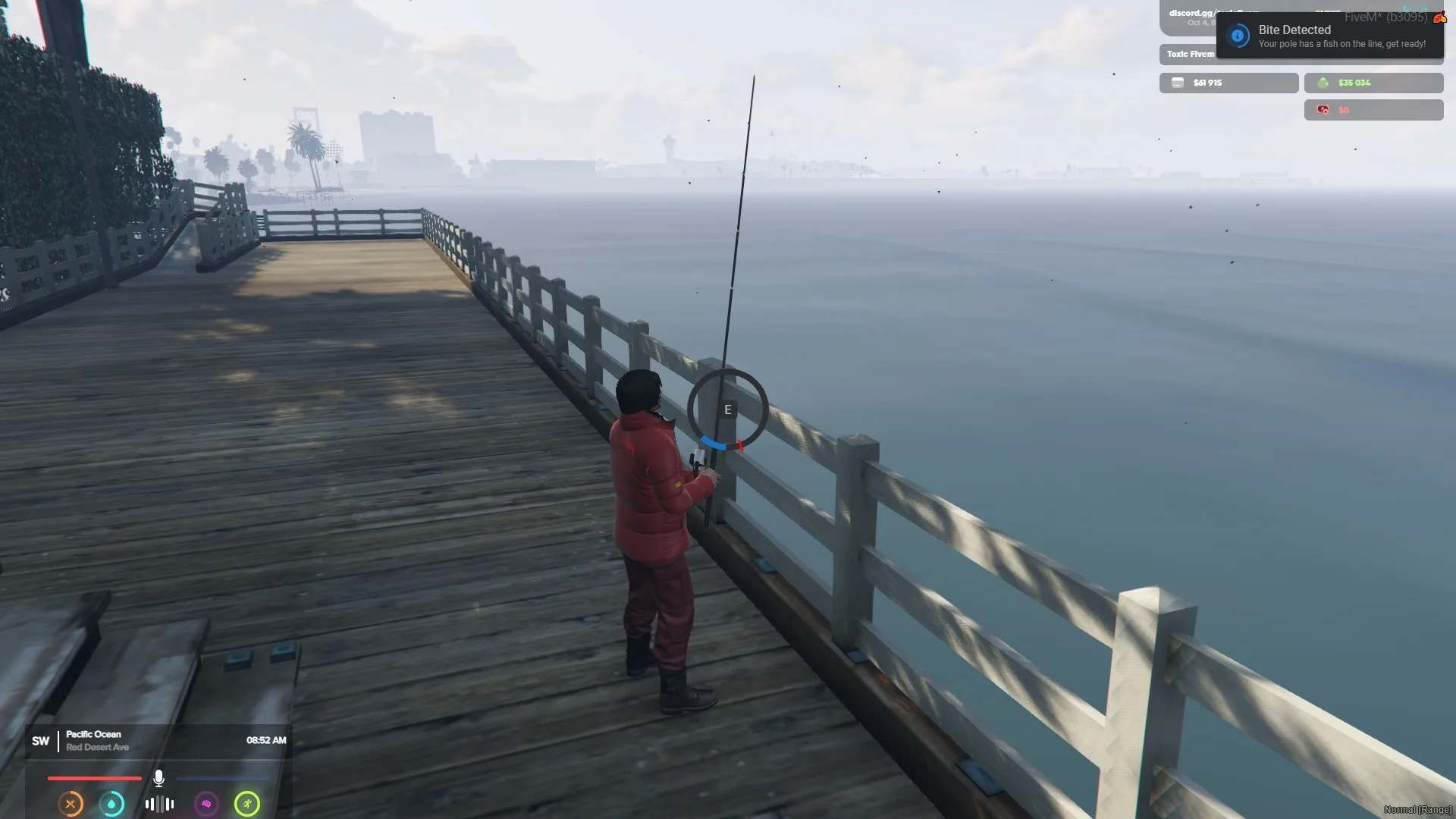Viewport: 1456px width, 819px height.
Task: Select the microphone voice icon
Action: (158, 778)
